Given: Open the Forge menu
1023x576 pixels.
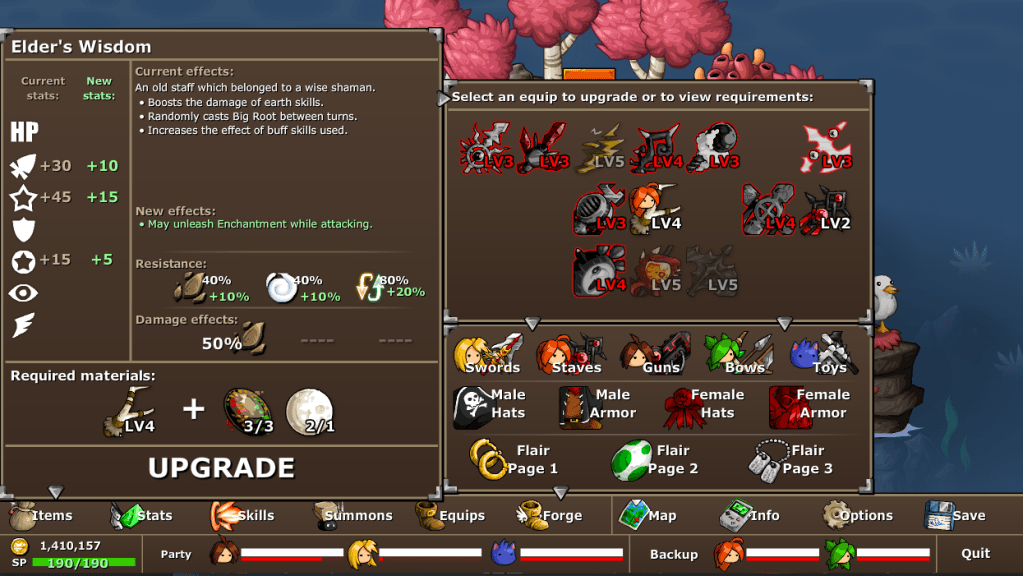Looking at the screenshot, I should pyautogui.click(x=550, y=515).
